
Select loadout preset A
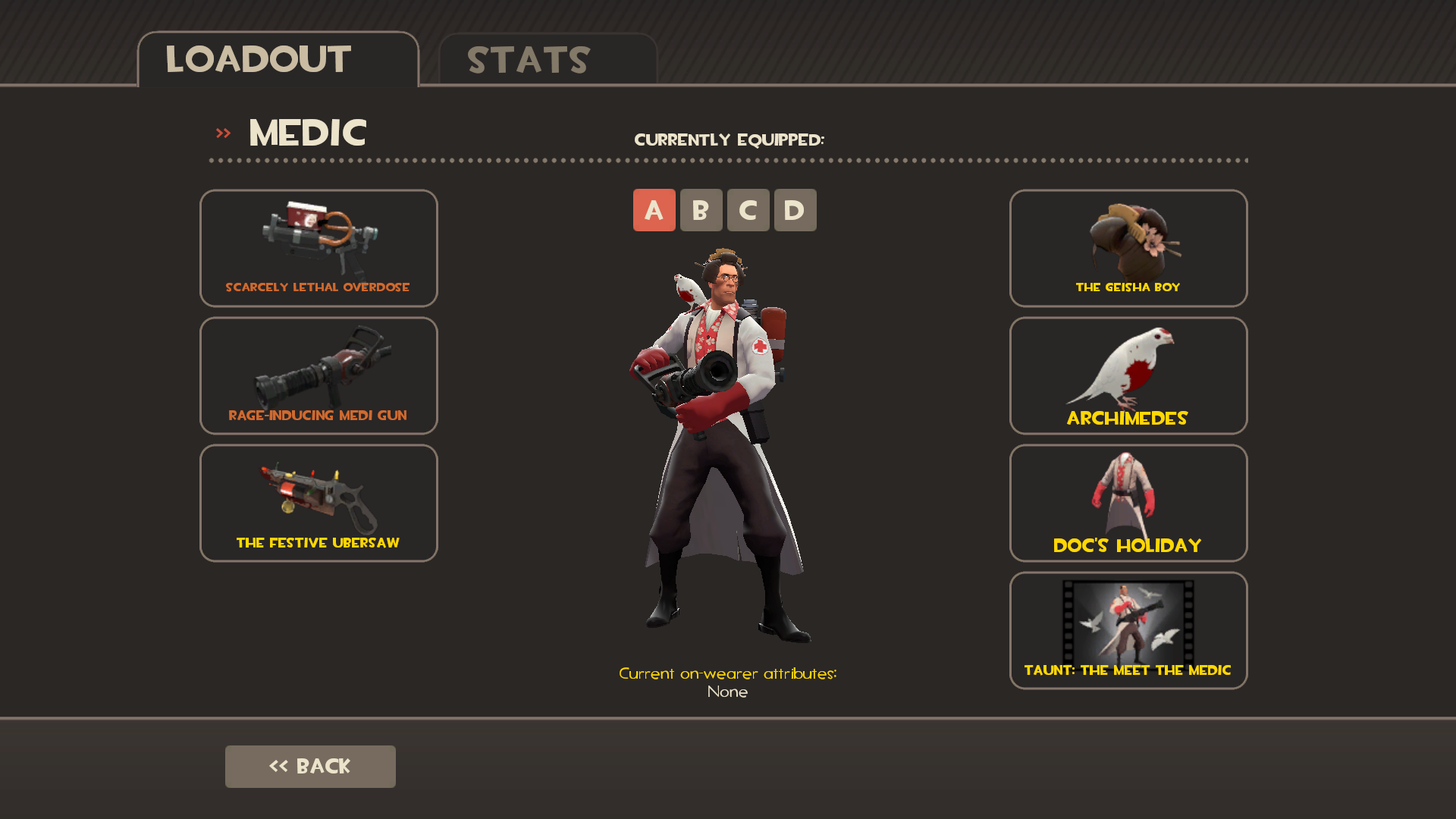(x=654, y=210)
